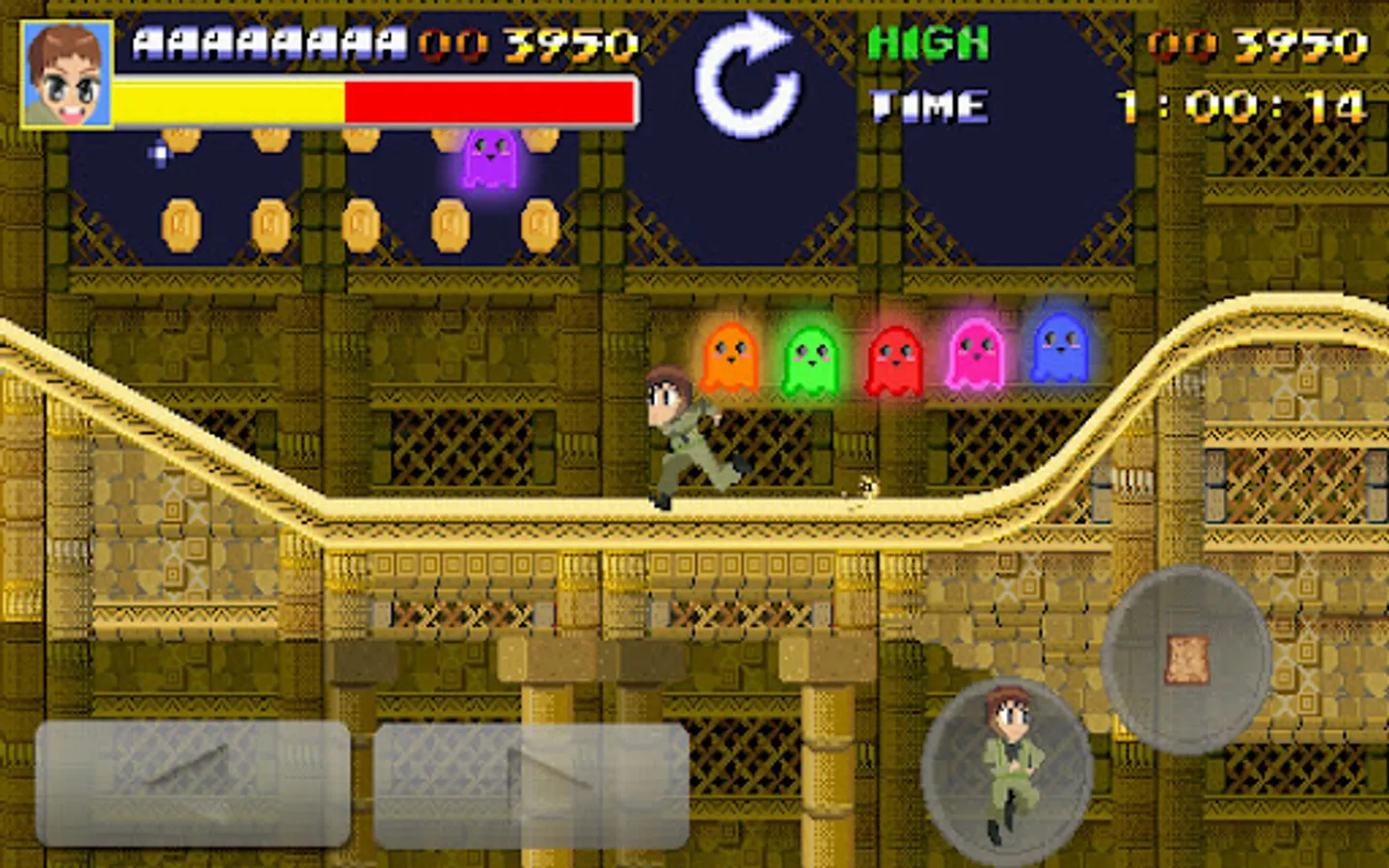Tap the blue ghost sprite
1389x868 pixels.
1061,352
